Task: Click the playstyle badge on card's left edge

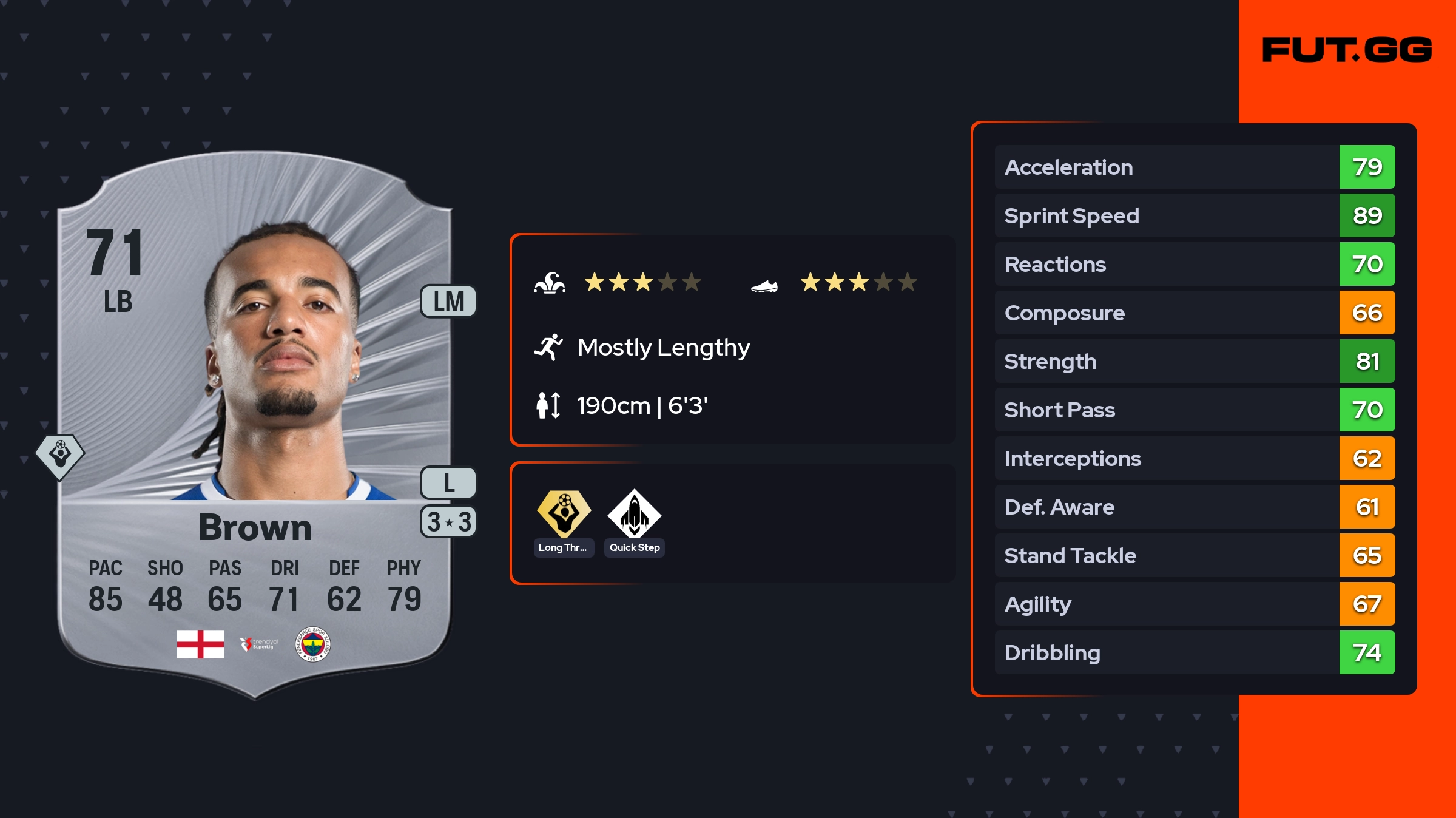Action: click(x=59, y=456)
